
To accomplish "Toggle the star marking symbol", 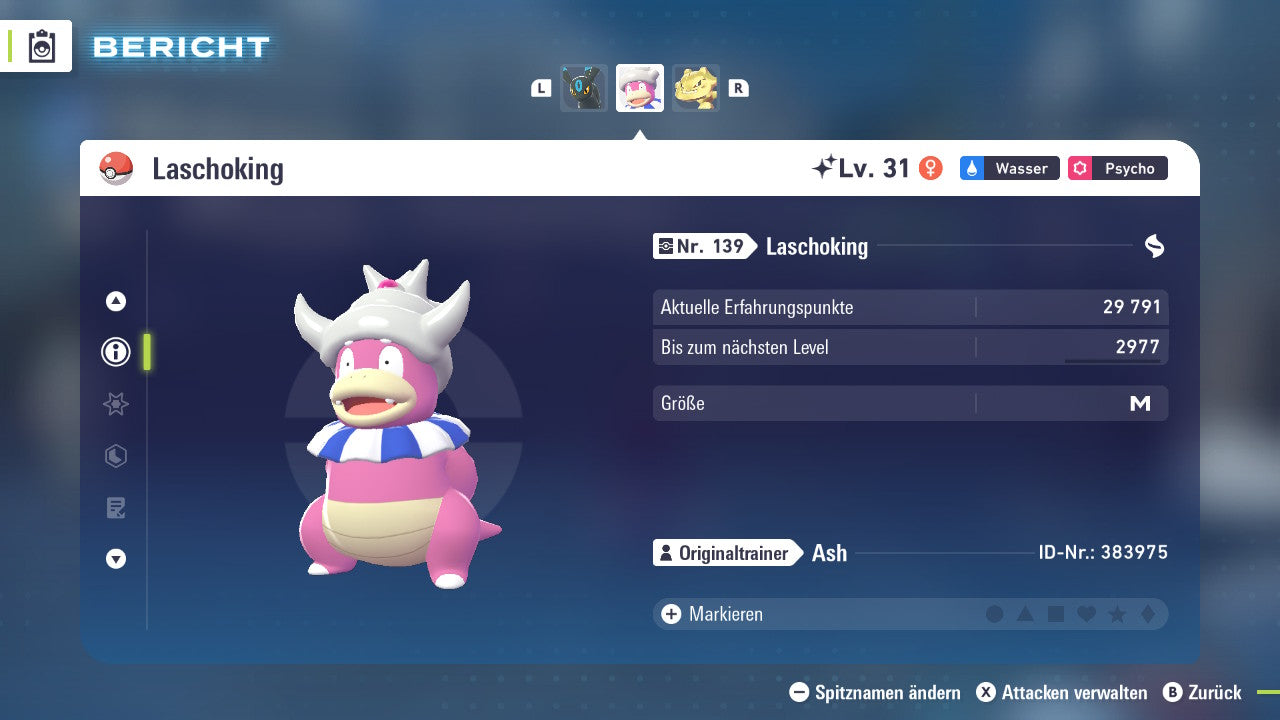I will coord(1116,614).
